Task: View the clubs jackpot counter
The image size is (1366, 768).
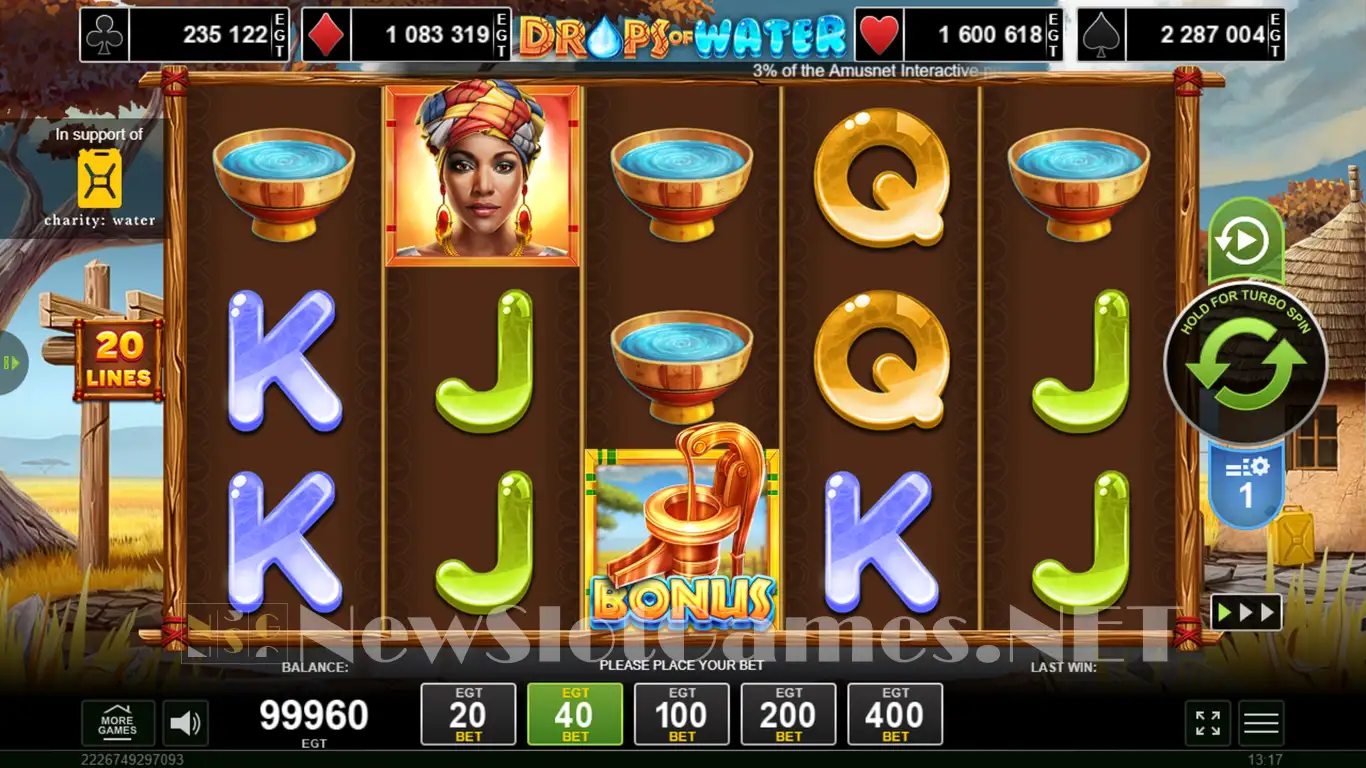Action: point(186,35)
